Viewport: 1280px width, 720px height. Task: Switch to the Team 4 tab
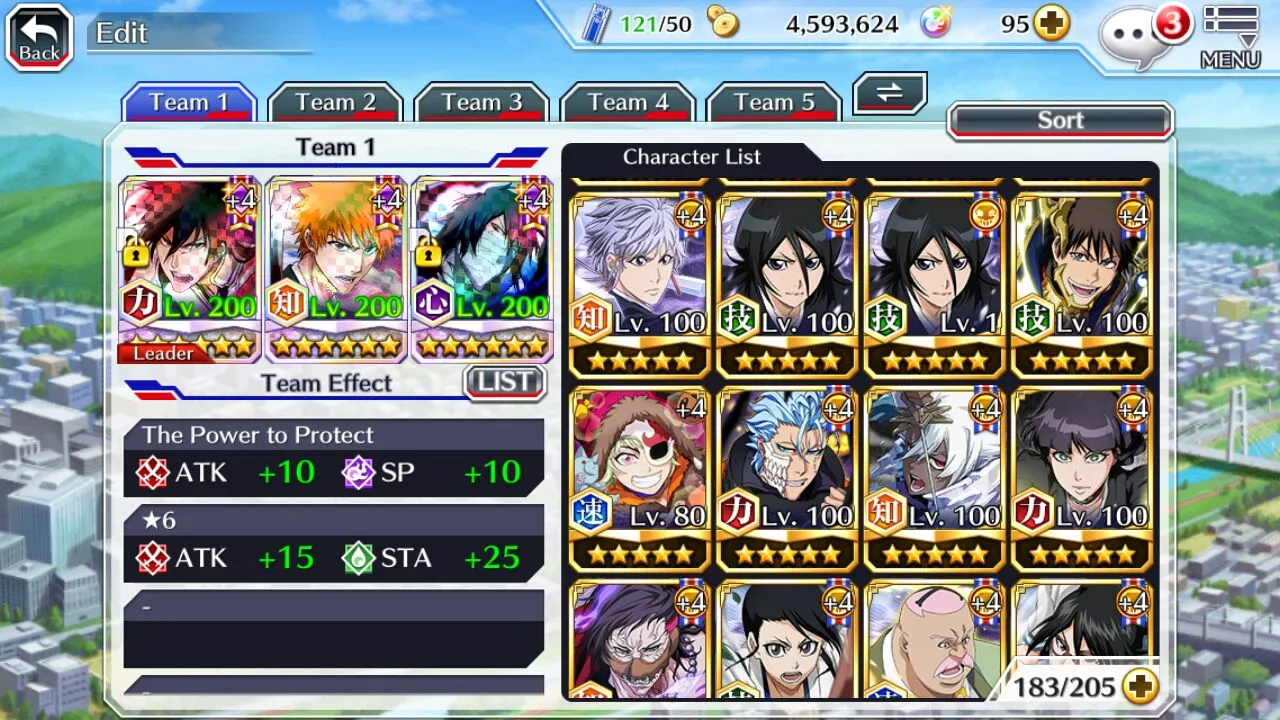point(628,103)
